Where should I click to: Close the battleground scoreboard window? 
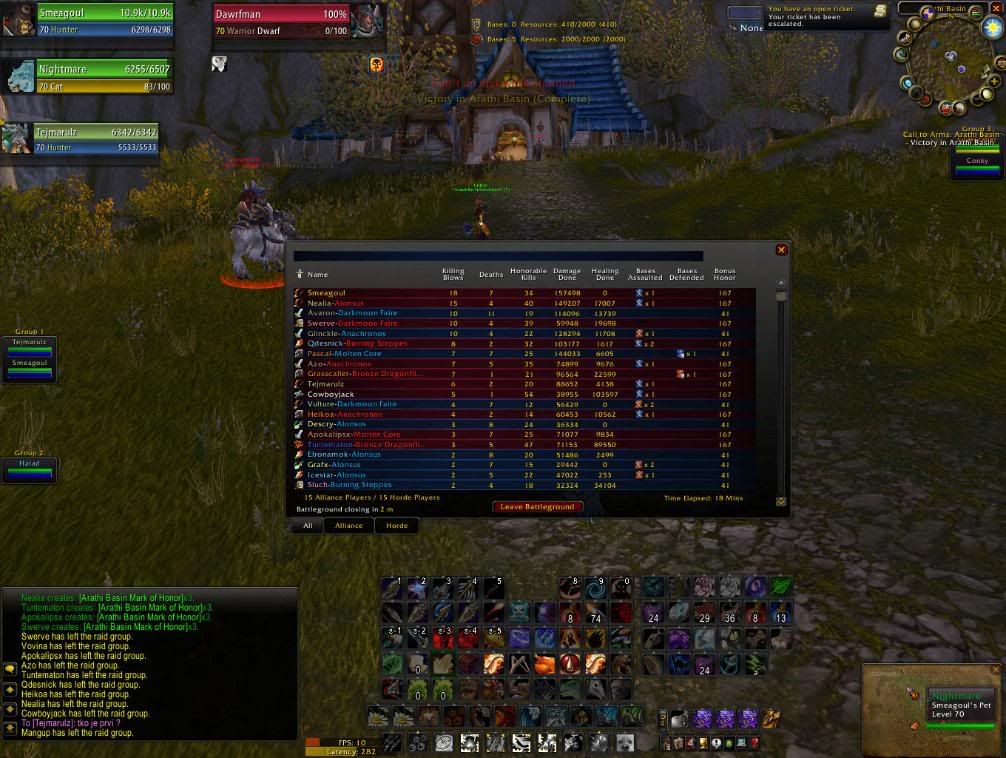pos(781,250)
